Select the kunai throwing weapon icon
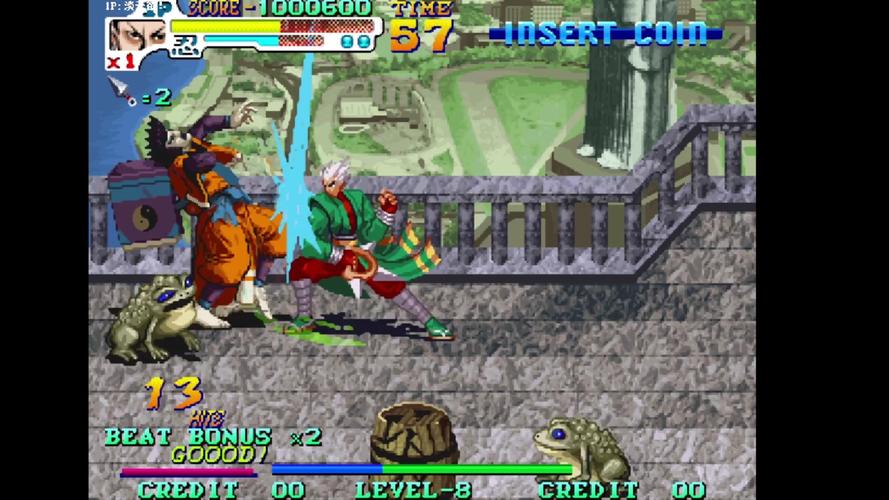 click(123, 90)
